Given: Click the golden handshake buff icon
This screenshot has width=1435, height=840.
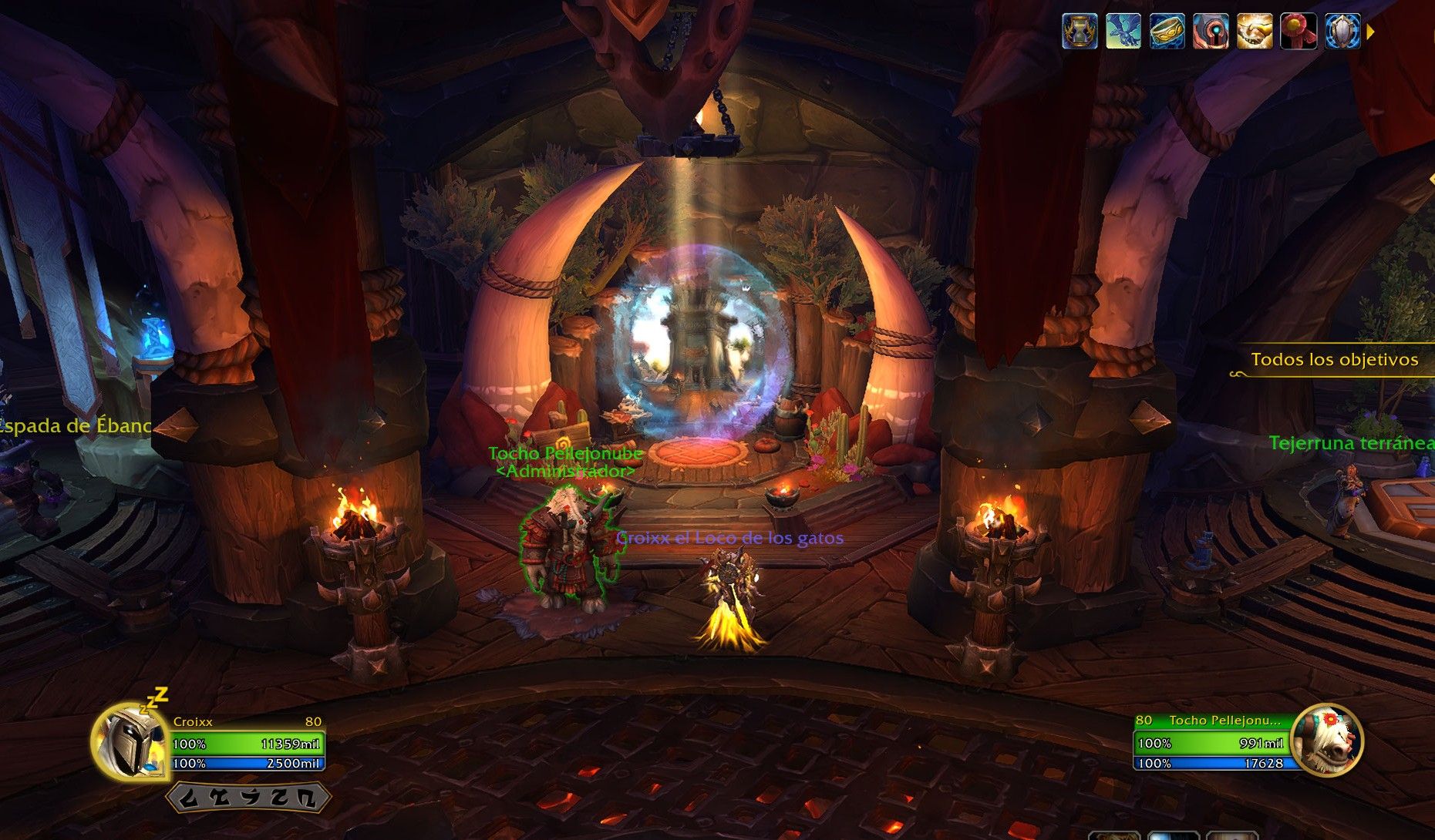Looking at the screenshot, I should (x=1255, y=32).
